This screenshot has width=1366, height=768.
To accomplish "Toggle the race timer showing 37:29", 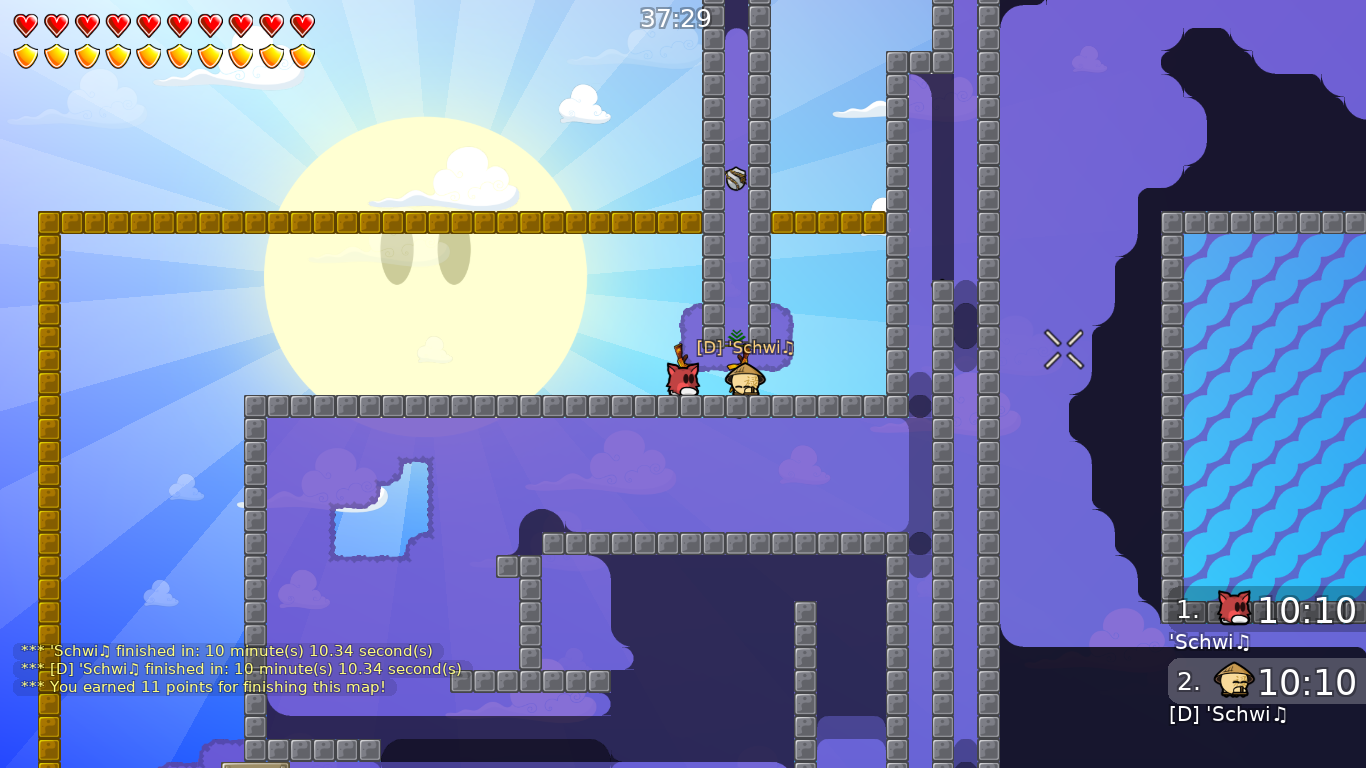I will point(676,18).
